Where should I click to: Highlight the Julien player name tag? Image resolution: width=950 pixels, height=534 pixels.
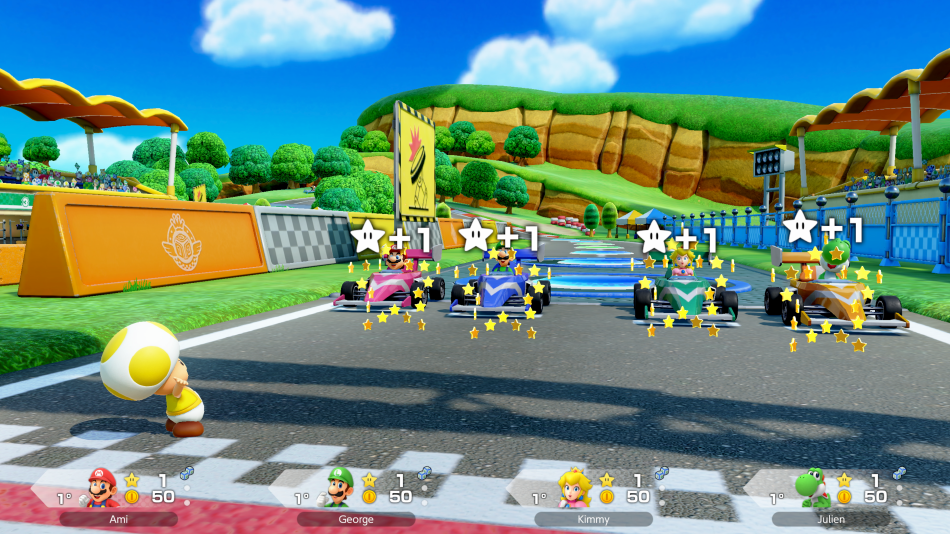[x=830, y=520]
